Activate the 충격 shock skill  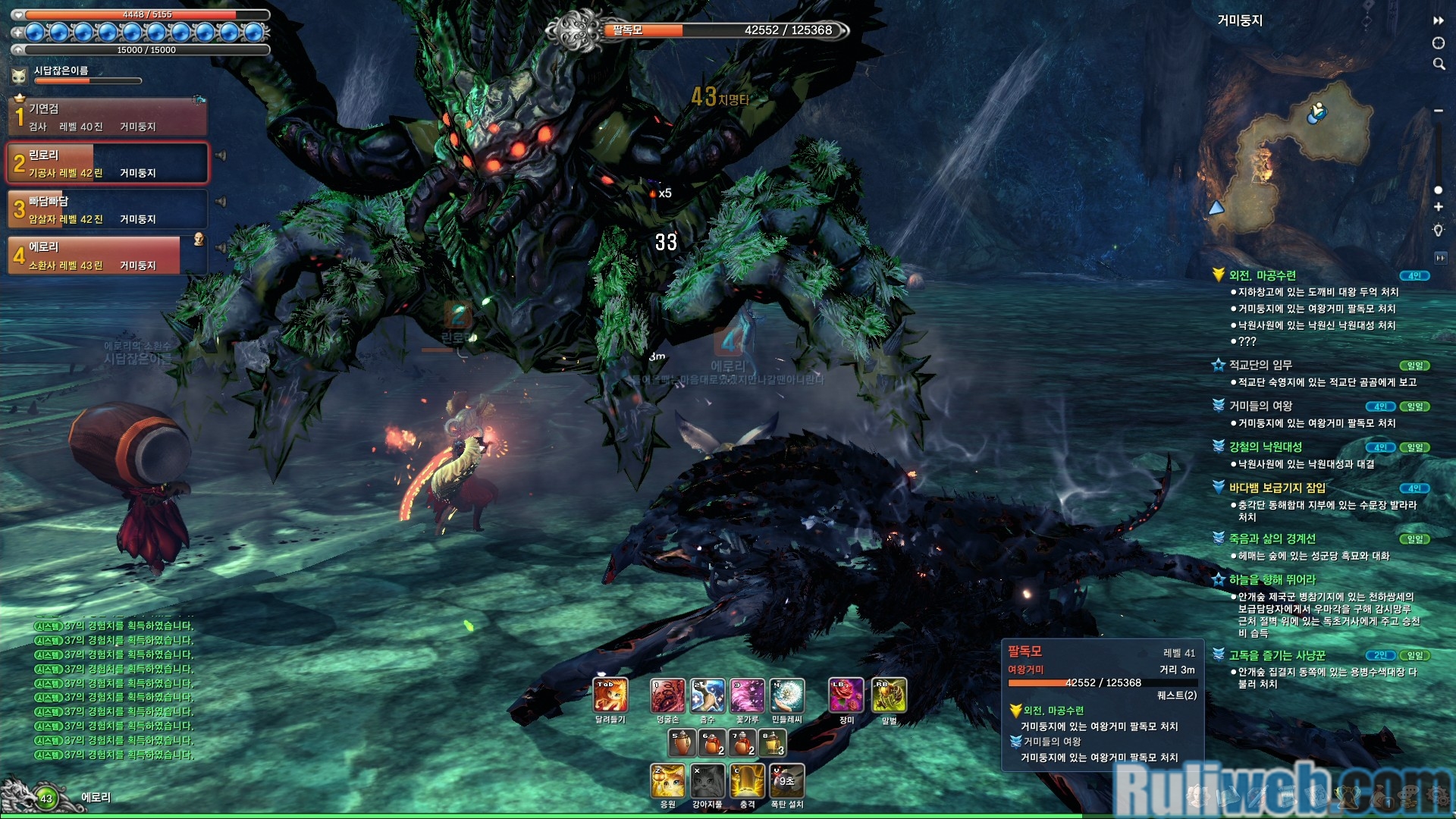tap(747, 781)
